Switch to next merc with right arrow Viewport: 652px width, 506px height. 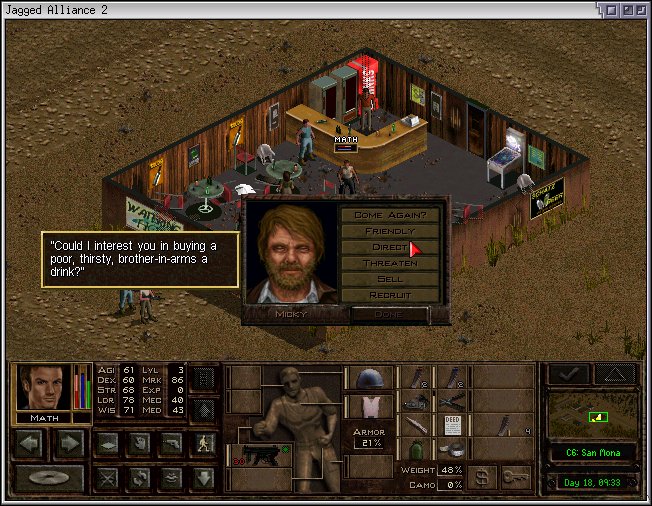pyautogui.click(x=69, y=443)
